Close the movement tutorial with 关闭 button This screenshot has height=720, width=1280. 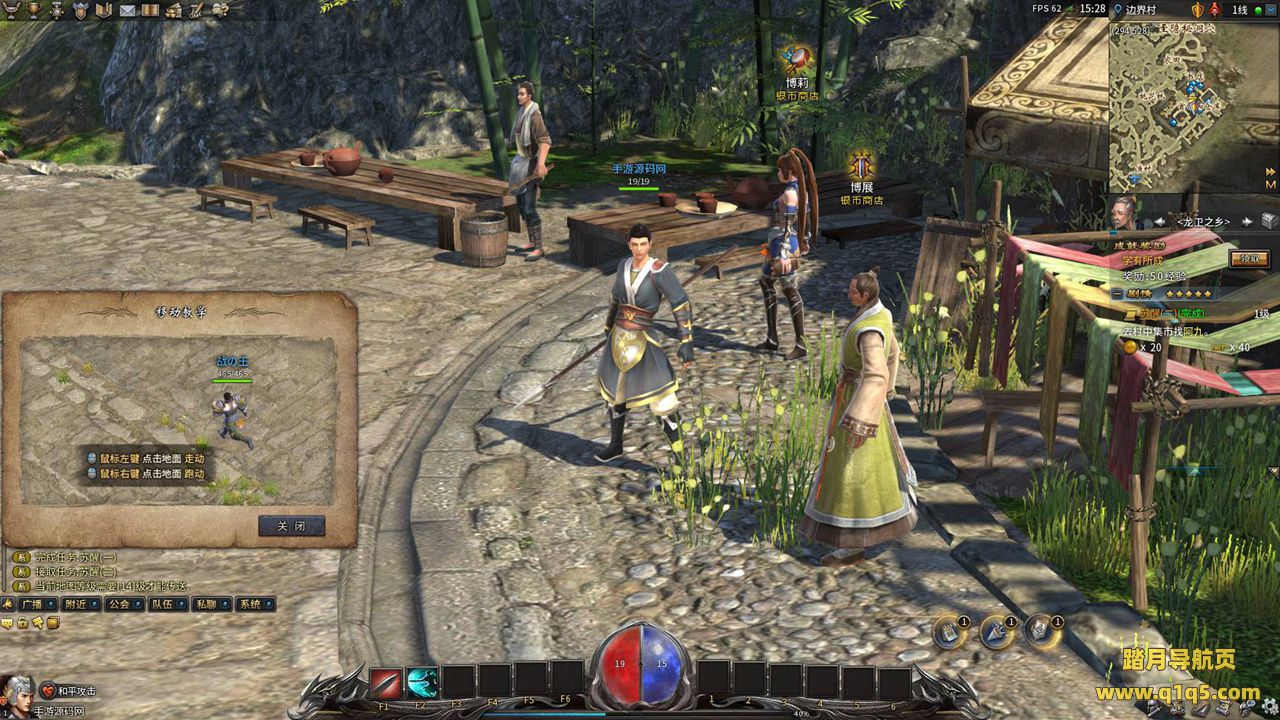coord(291,526)
